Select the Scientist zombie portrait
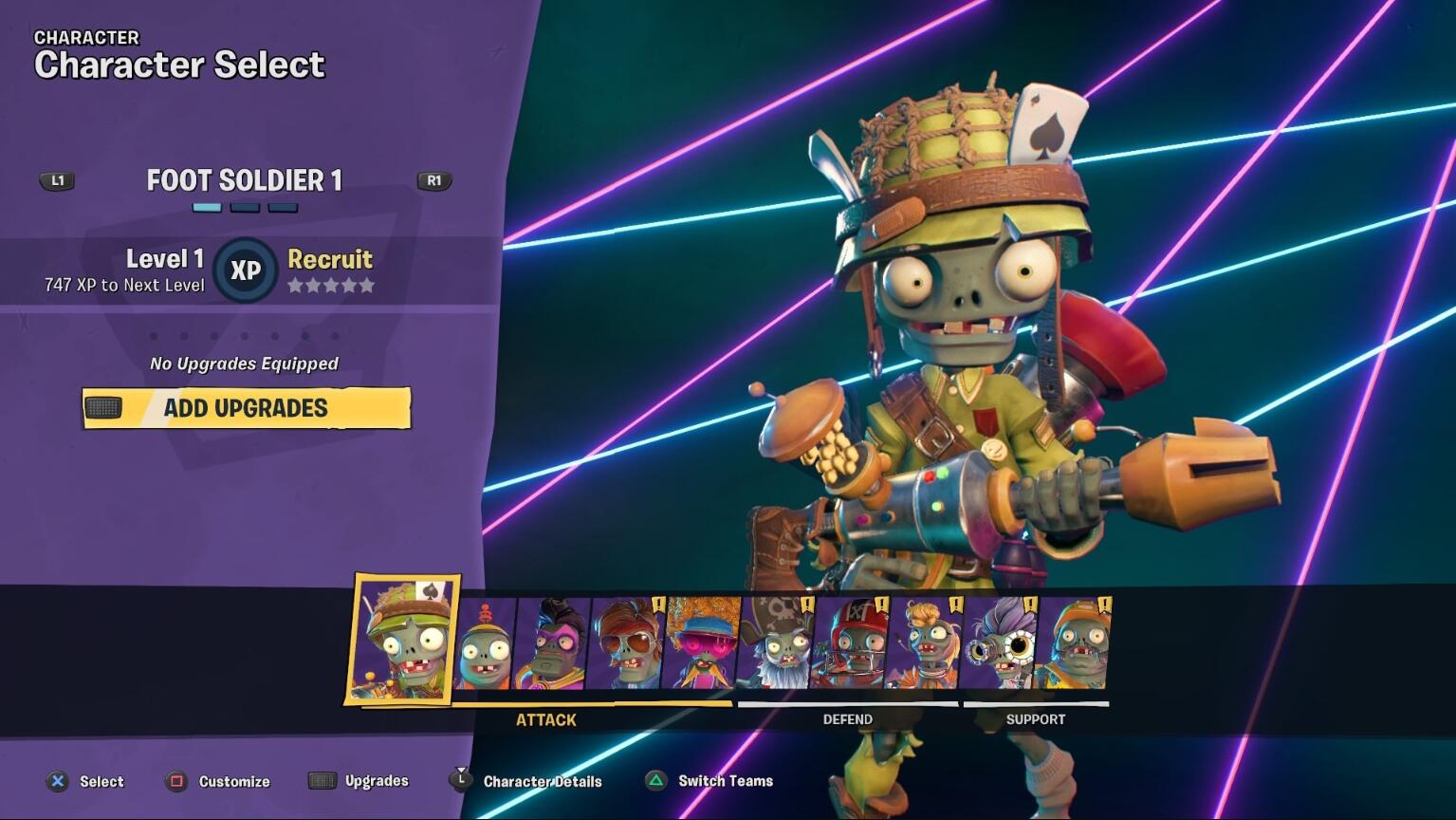This screenshot has width=1456, height=820. click(x=998, y=643)
